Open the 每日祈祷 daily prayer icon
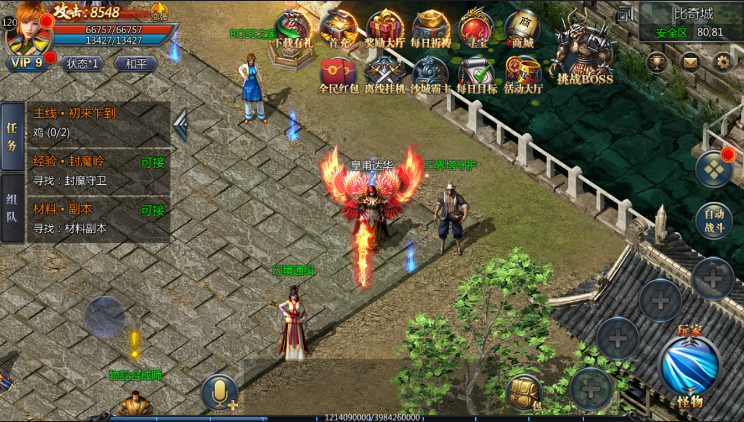Screen dimensions: 744x422 (x=432, y=29)
